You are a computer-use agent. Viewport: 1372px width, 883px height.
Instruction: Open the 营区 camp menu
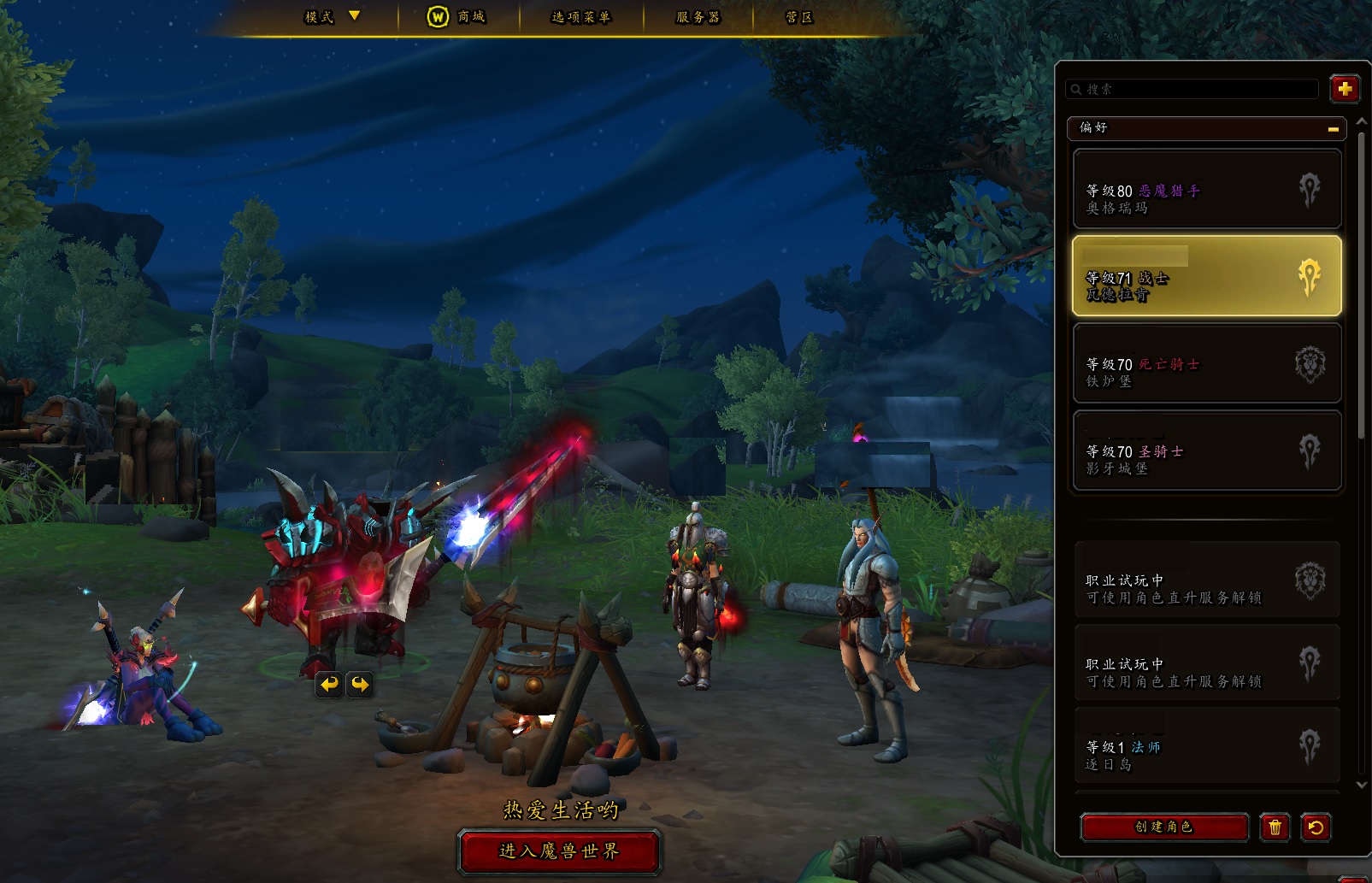point(799,17)
